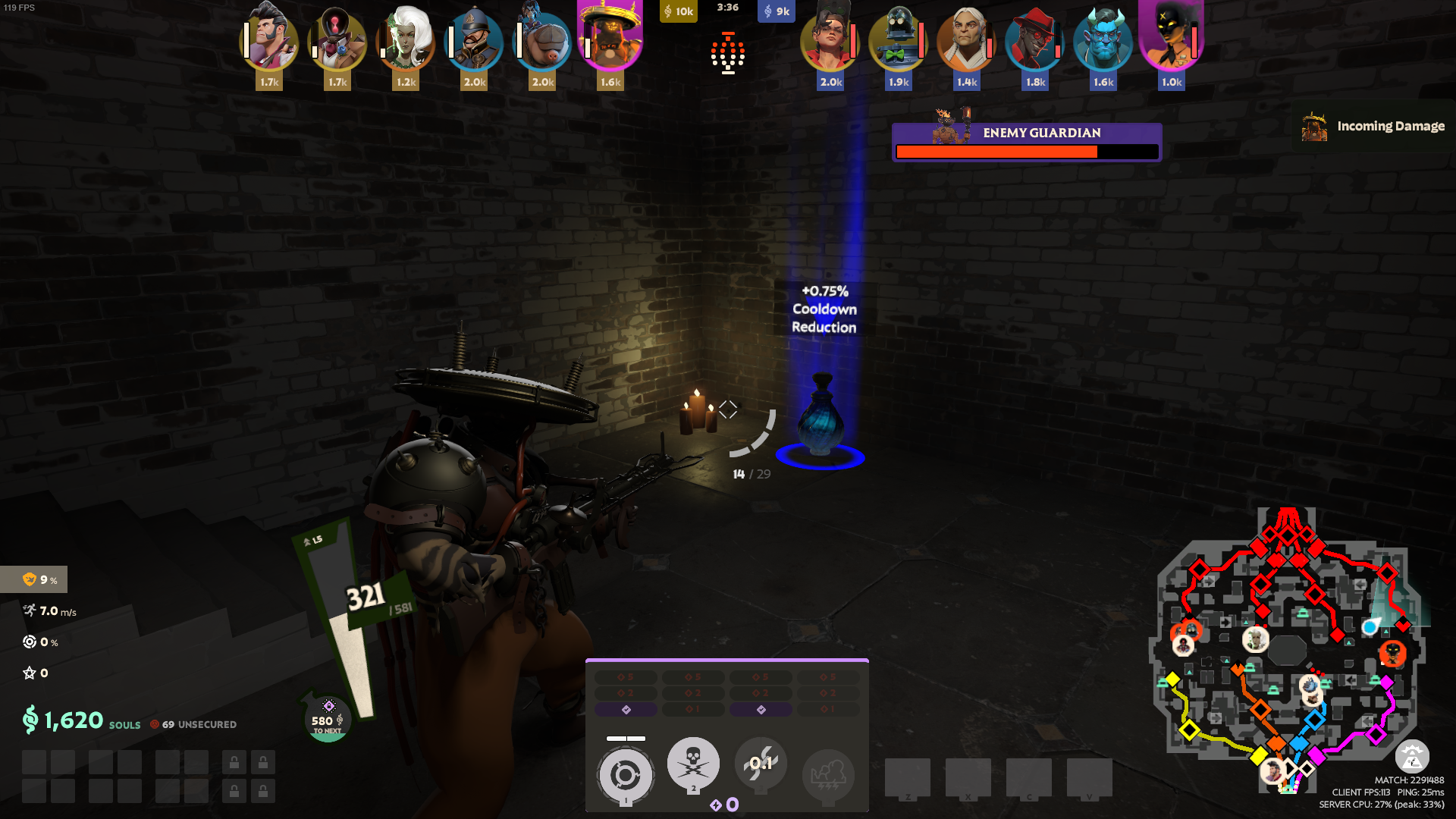Select the mustached officer's portrait
1456x819 pixels.
[x=474, y=39]
